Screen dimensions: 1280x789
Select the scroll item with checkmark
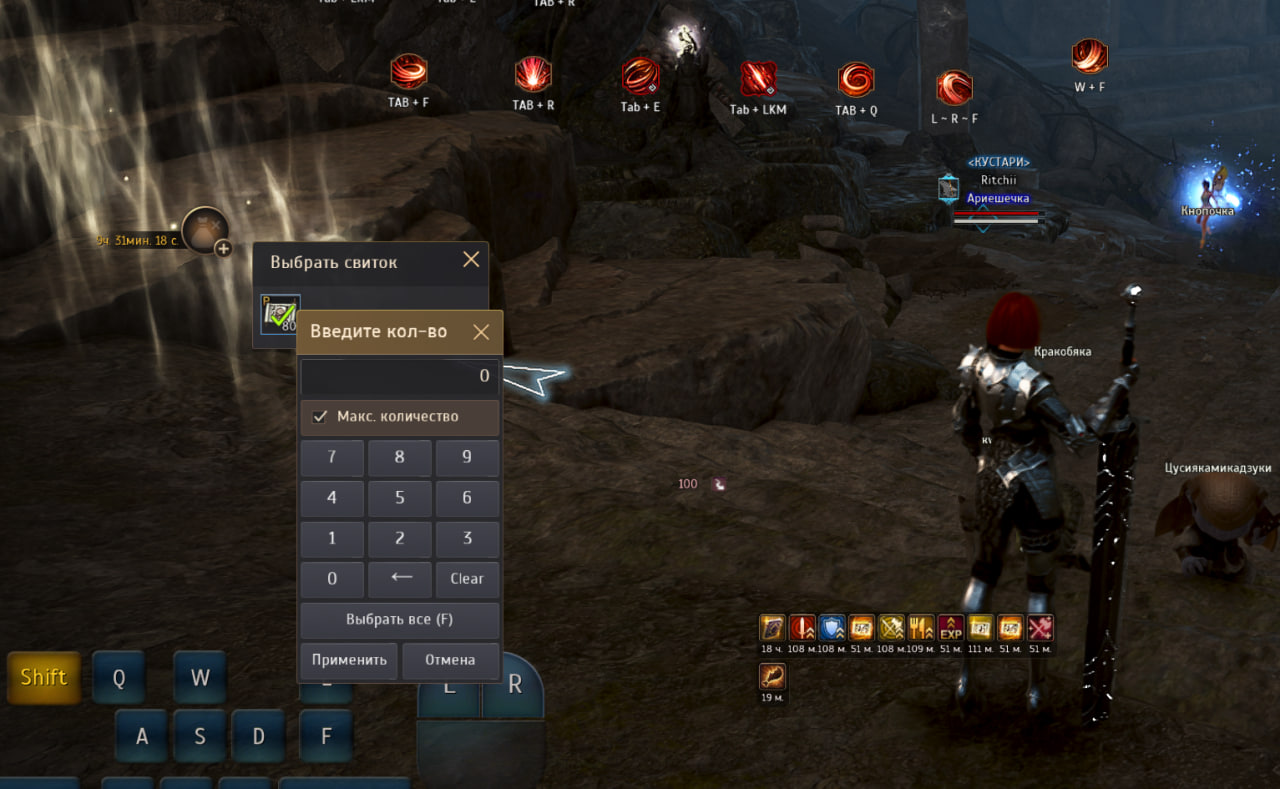pos(280,315)
